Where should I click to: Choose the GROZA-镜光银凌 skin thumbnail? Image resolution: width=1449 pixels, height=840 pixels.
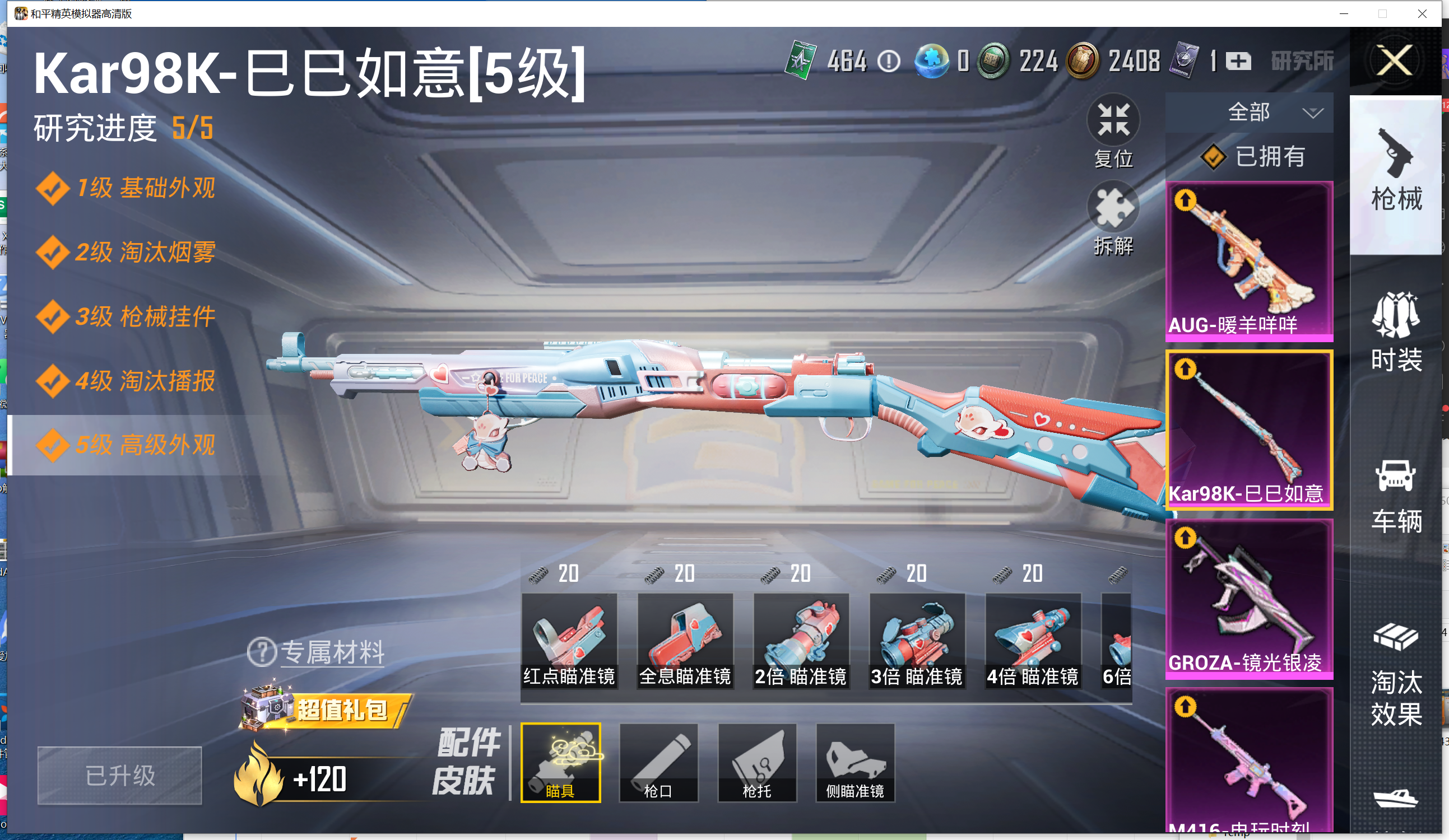coord(1249,598)
